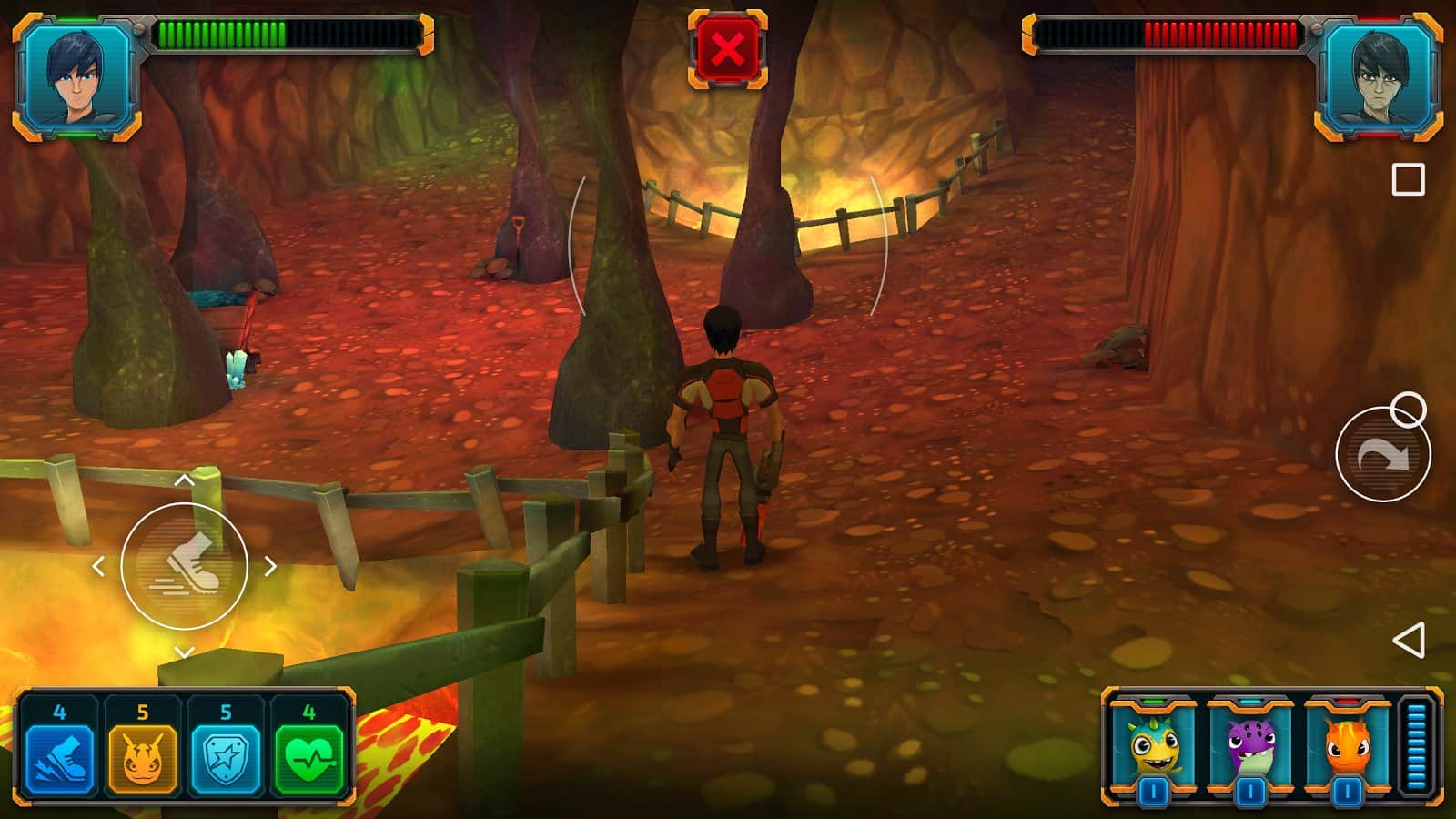
Task: Strafe right with the joystick's right arrow
Action: pyautogui.click(x=270, y=566)
